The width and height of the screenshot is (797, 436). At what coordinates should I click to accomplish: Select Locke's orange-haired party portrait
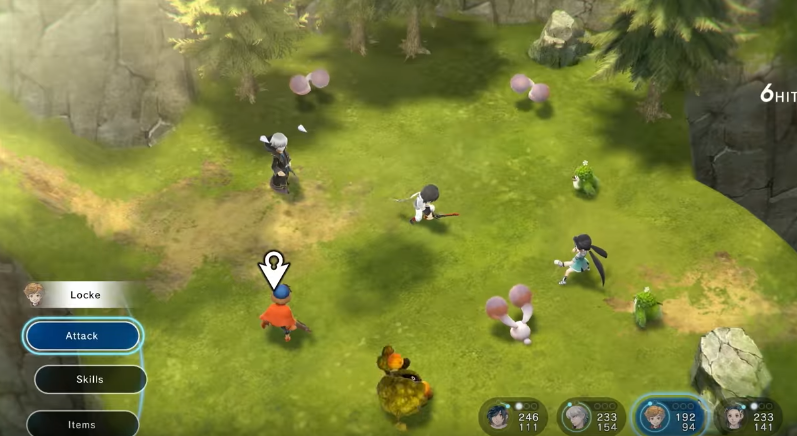point(654,416)
